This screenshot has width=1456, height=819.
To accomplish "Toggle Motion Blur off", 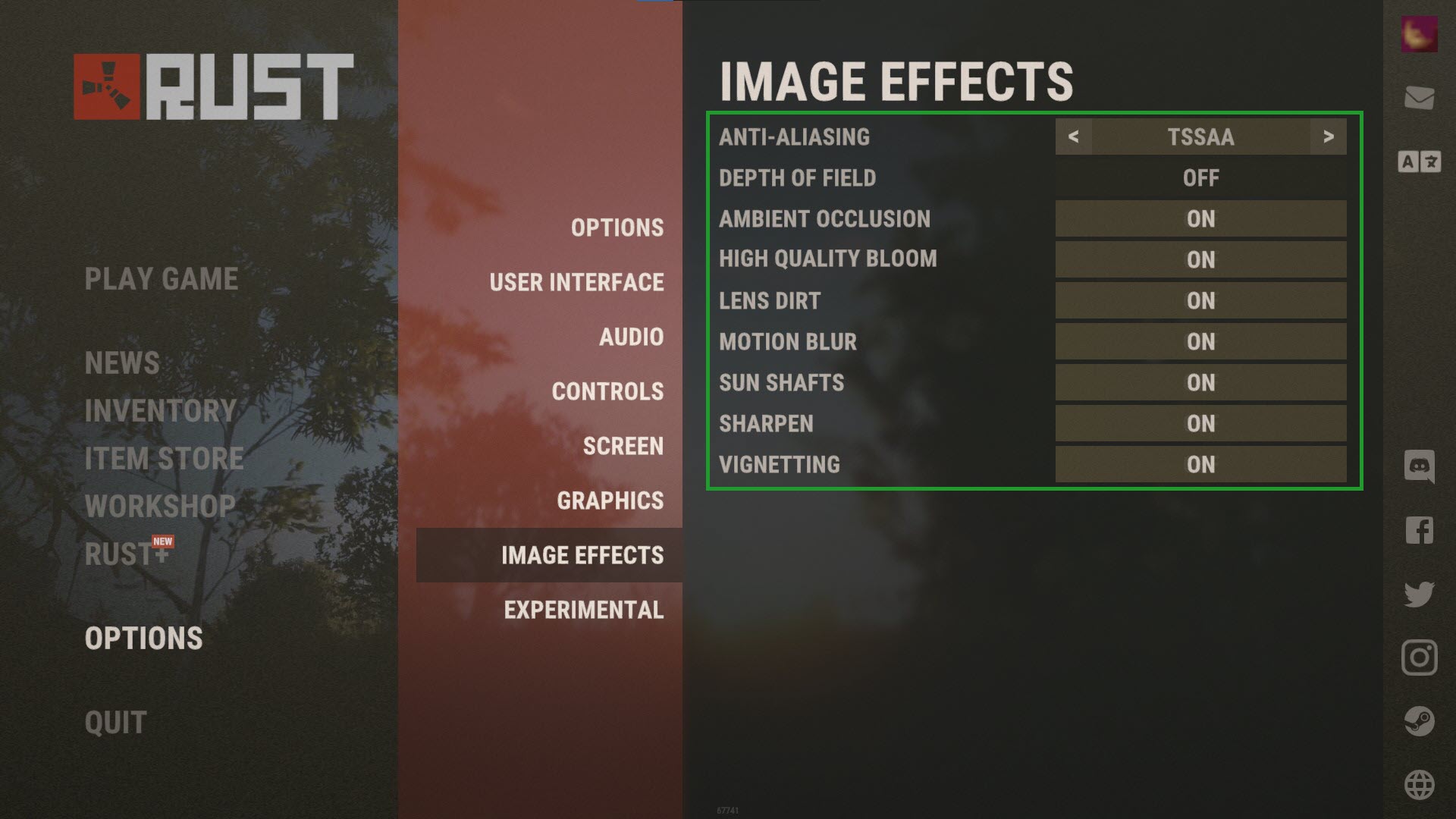I will pyautogui.click(x=1200, y=341).
